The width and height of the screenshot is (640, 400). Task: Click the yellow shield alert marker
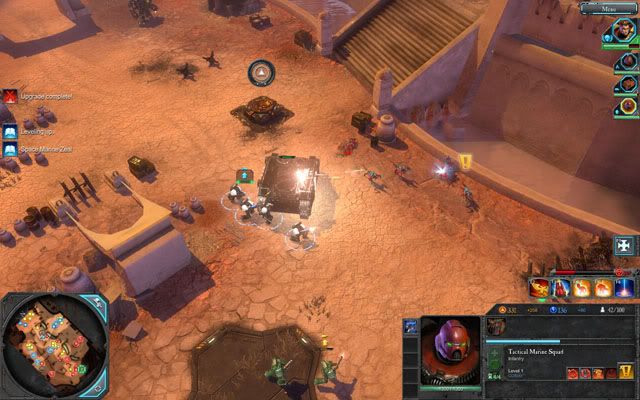point(465,160)
